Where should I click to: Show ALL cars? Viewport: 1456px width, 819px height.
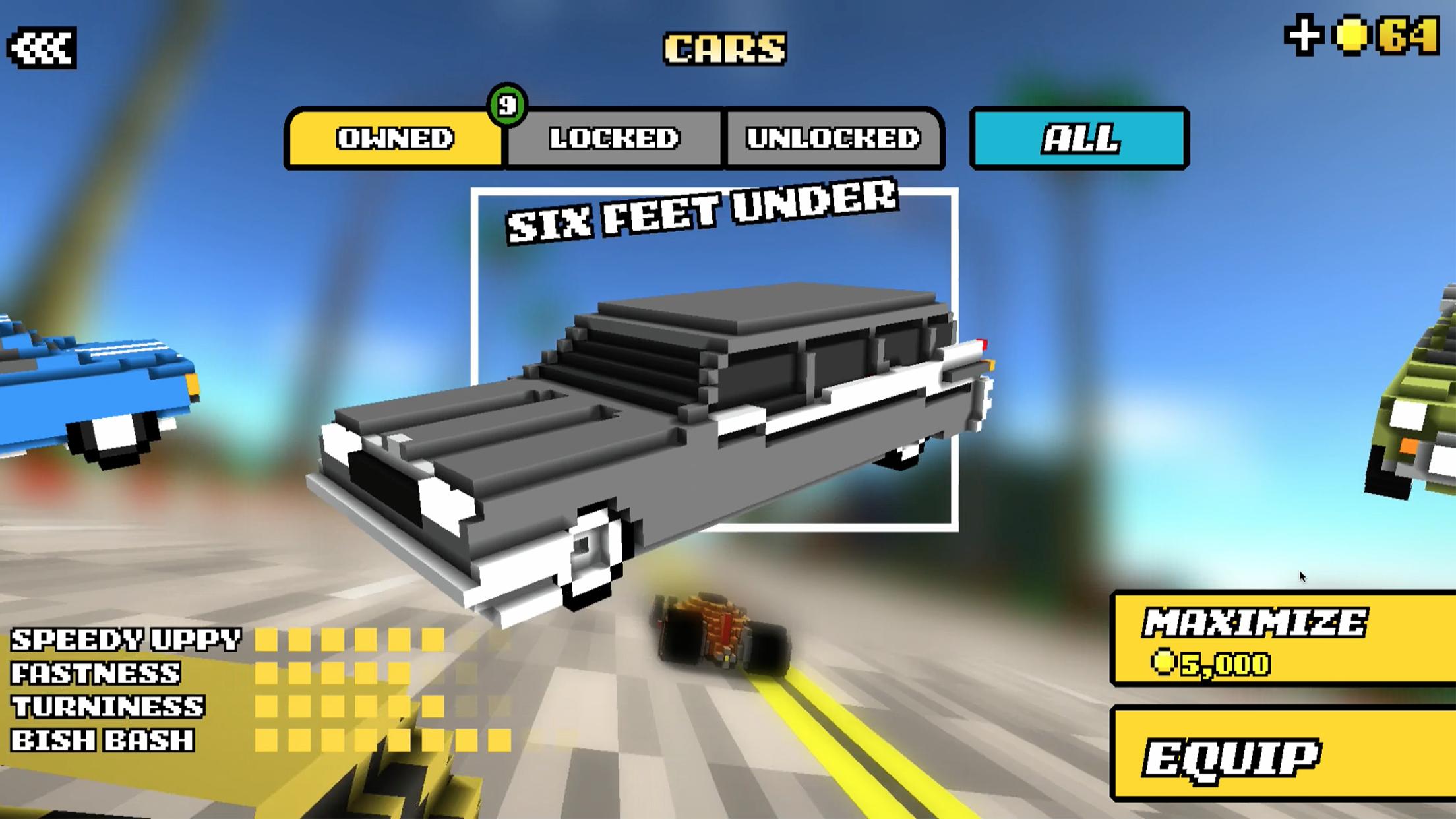(x=1081, y=138)
